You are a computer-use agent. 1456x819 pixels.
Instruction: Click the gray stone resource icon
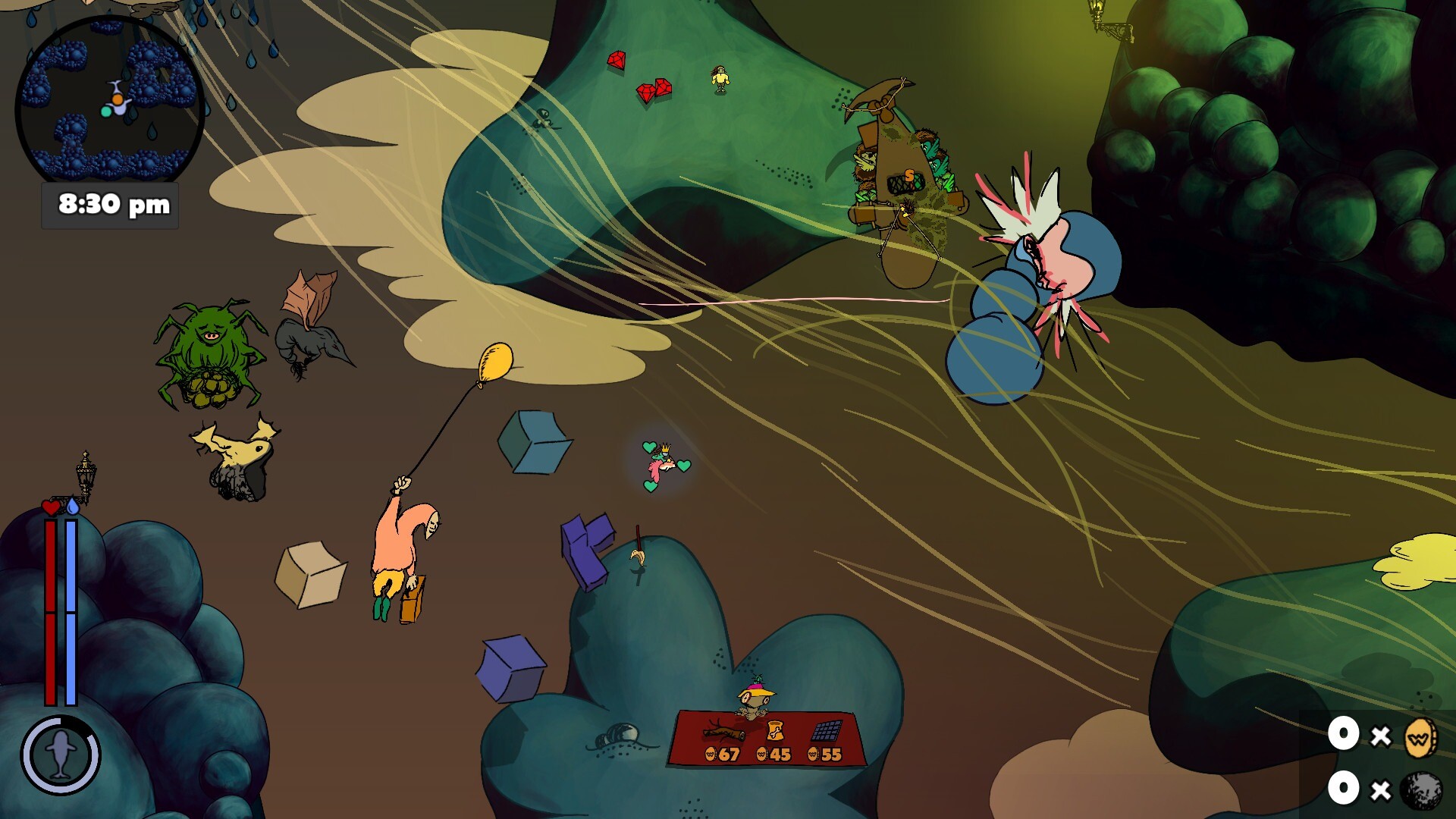pos(1420,790)
